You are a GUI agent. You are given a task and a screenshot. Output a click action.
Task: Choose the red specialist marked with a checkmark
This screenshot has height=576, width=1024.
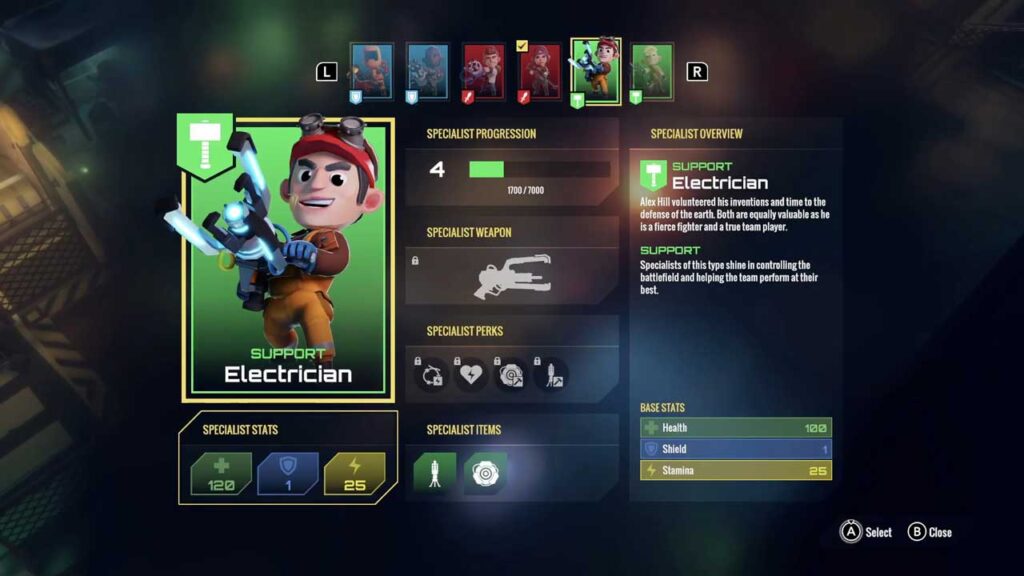click(x=539, y=71)
